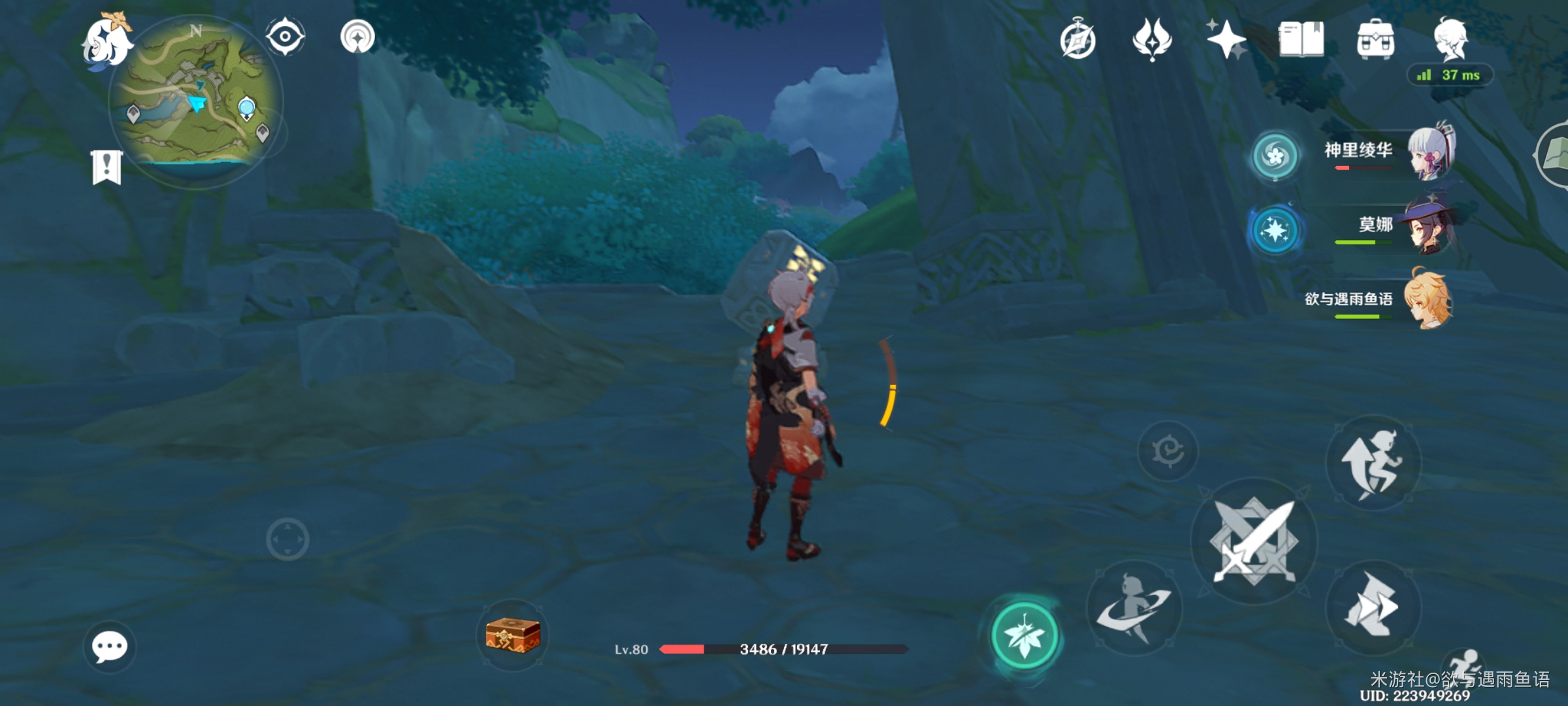Cast the swirling wind elemental skill
The image size is (1568, 706).
pos(1134,608)
